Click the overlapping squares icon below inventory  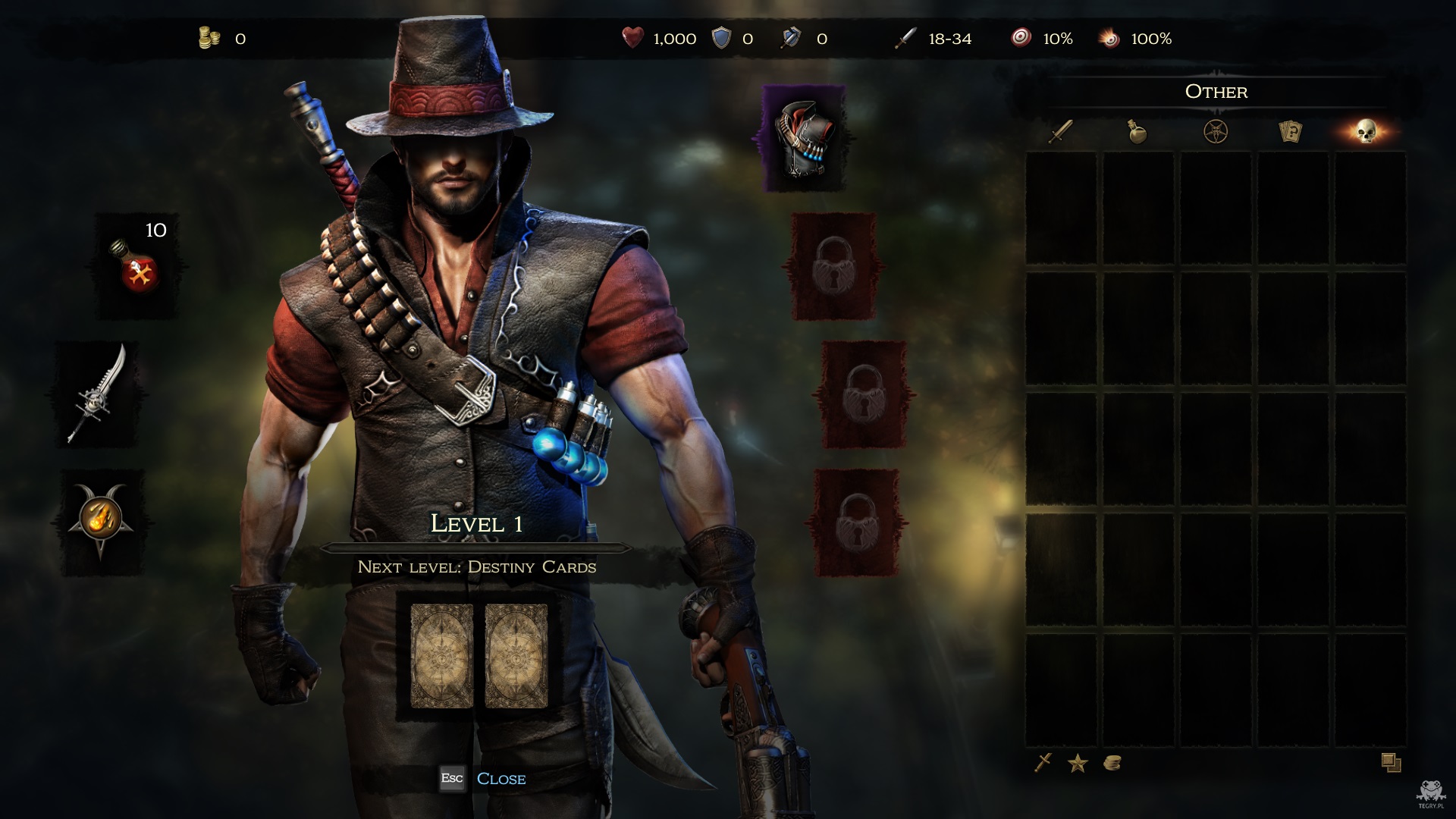[1391, 763]
